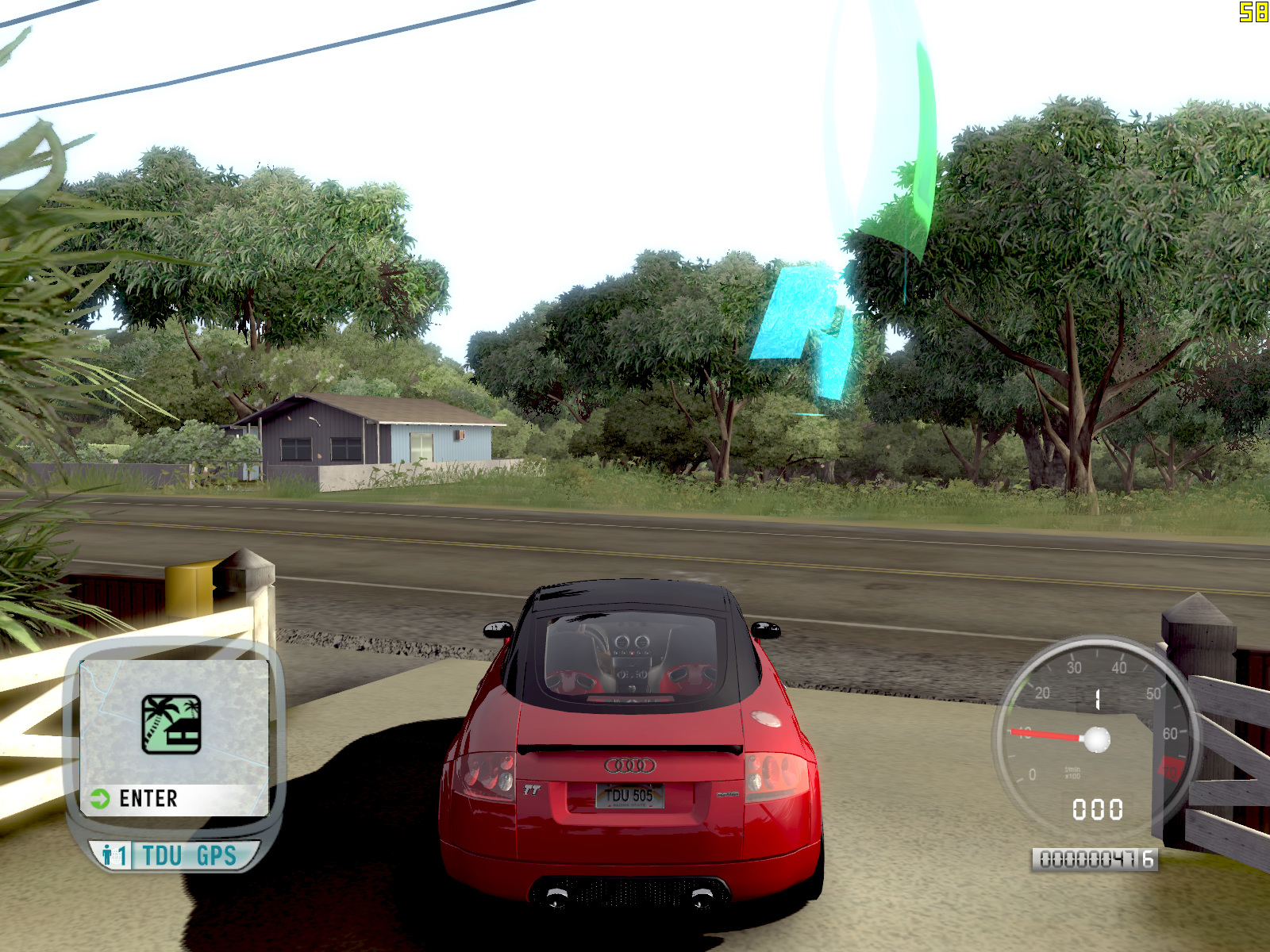Click the house icon on the GPS map
Screen dimensions: 1270x952
(171, 724)
